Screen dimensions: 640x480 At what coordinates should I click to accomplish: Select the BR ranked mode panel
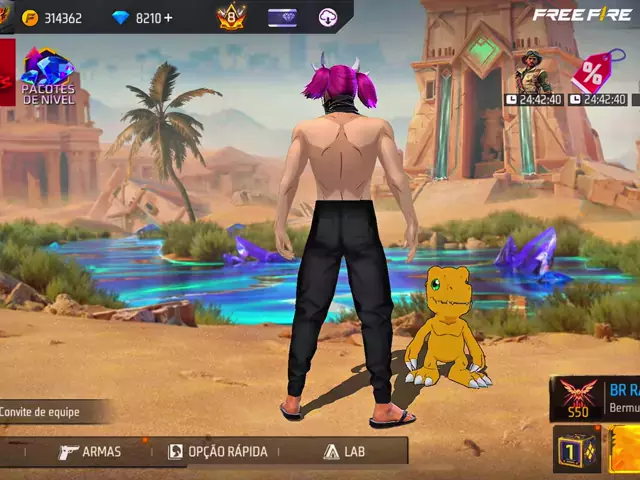click(x=596, y=398)
